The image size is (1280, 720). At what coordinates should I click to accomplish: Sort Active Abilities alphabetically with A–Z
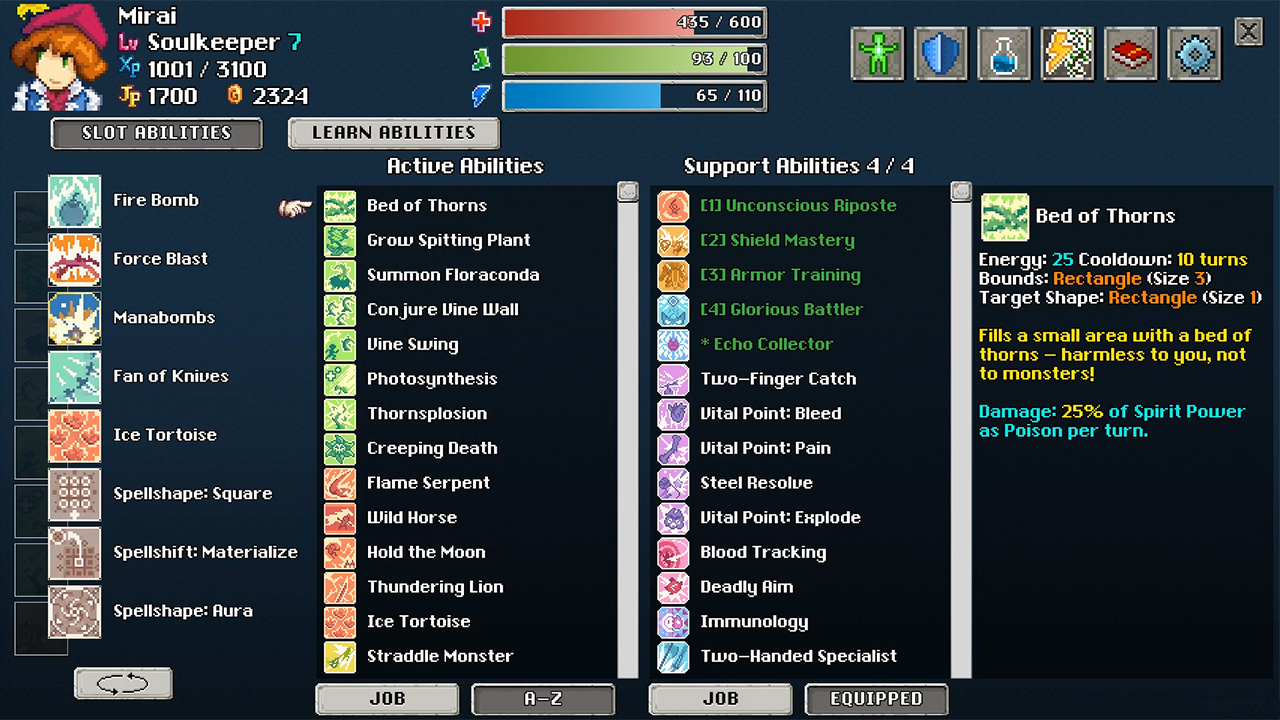(x=543, y=699)
